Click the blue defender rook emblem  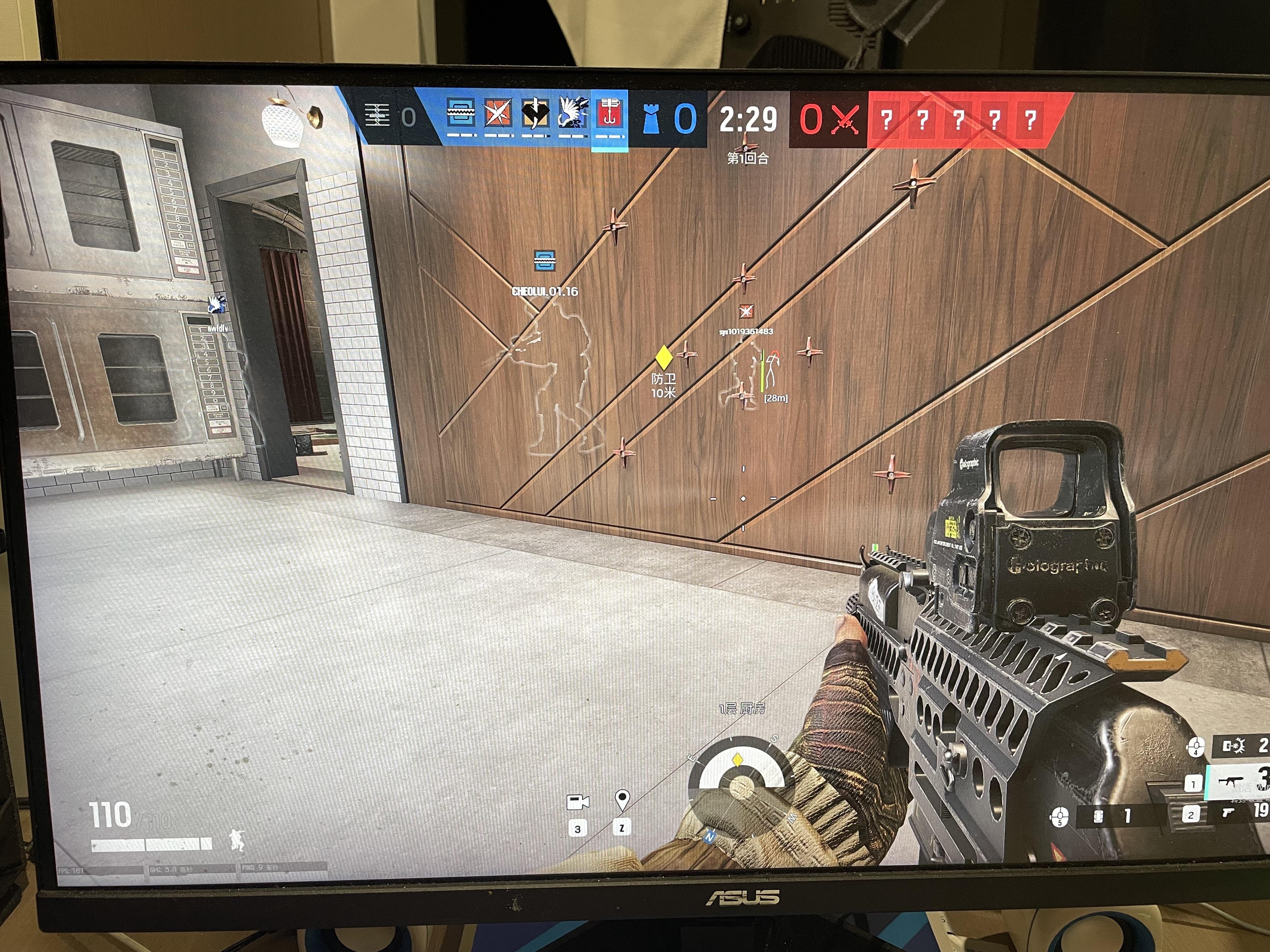click(650, 119)
